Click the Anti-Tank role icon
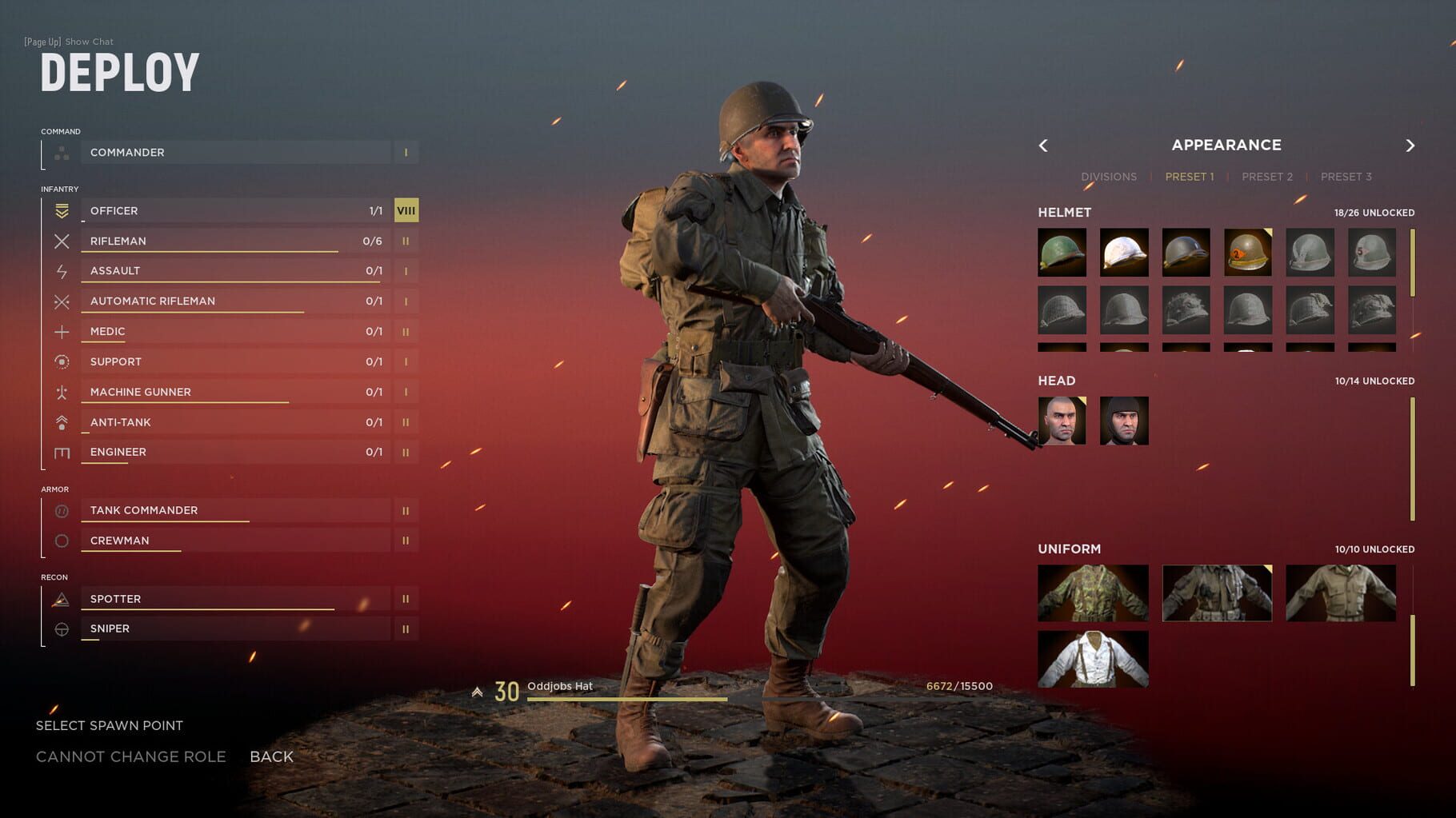 (x=61, y=421)
